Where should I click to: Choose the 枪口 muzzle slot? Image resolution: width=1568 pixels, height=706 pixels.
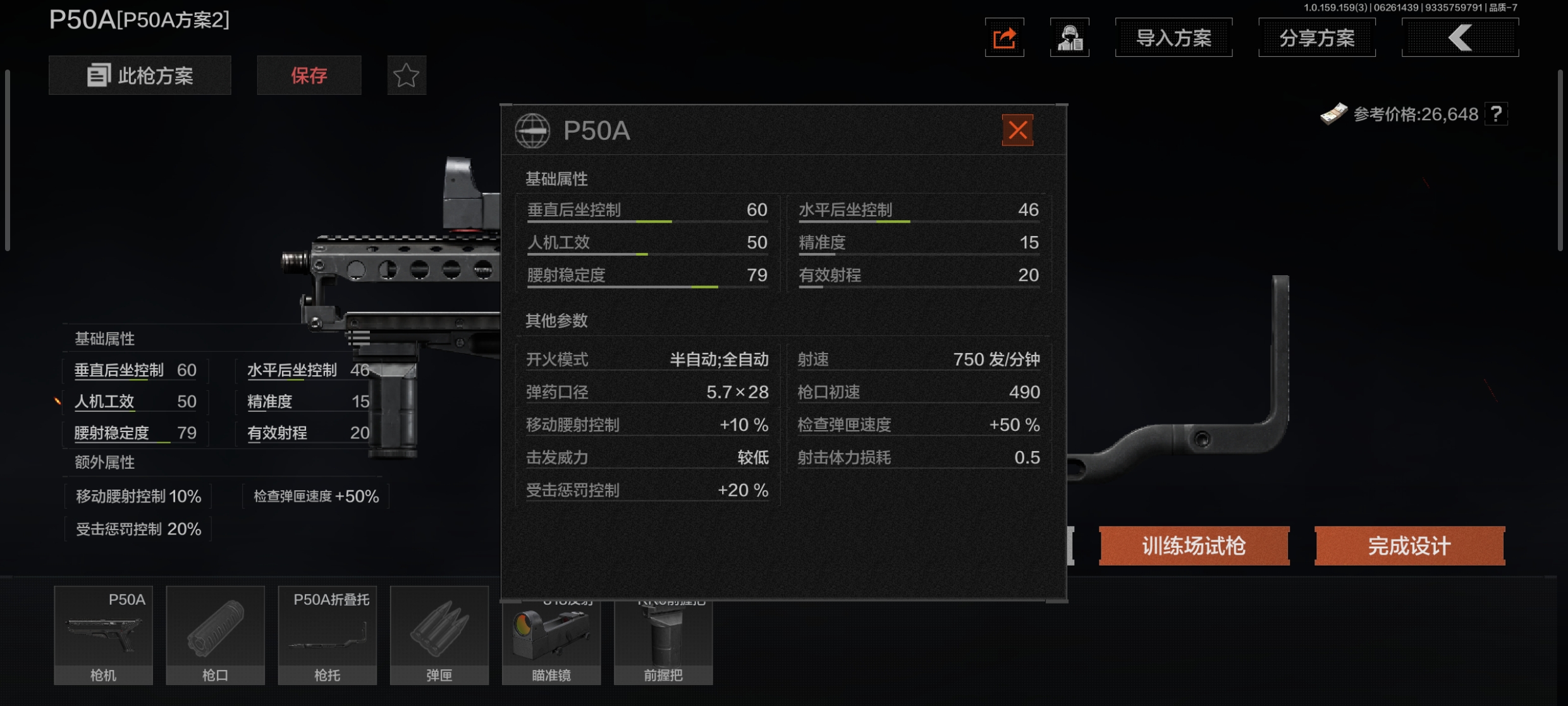click(x=215, y=635)
